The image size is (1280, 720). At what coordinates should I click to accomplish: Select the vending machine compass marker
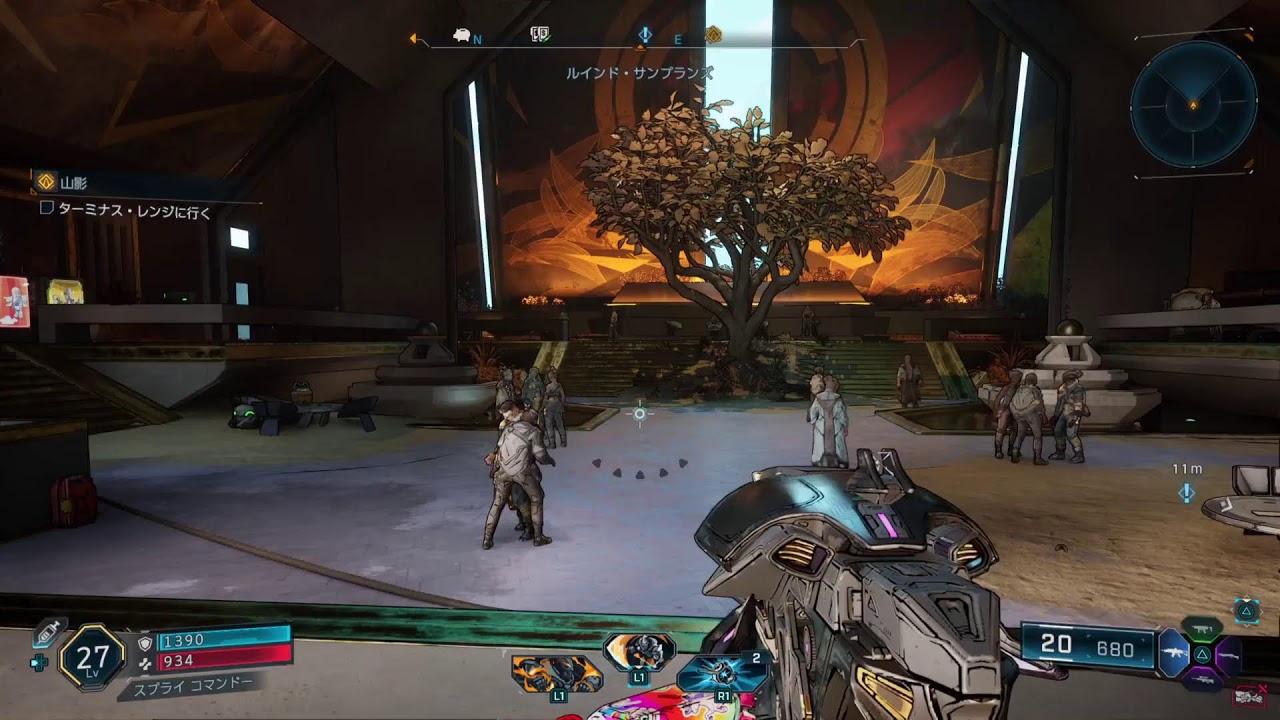[540, 36]
